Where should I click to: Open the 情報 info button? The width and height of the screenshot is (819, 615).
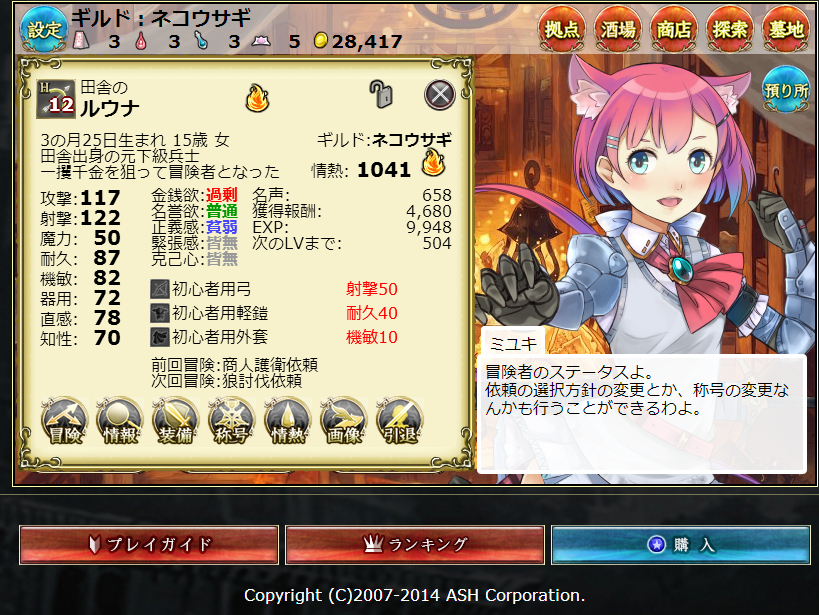pyautogui.click(x=120, y=422)
